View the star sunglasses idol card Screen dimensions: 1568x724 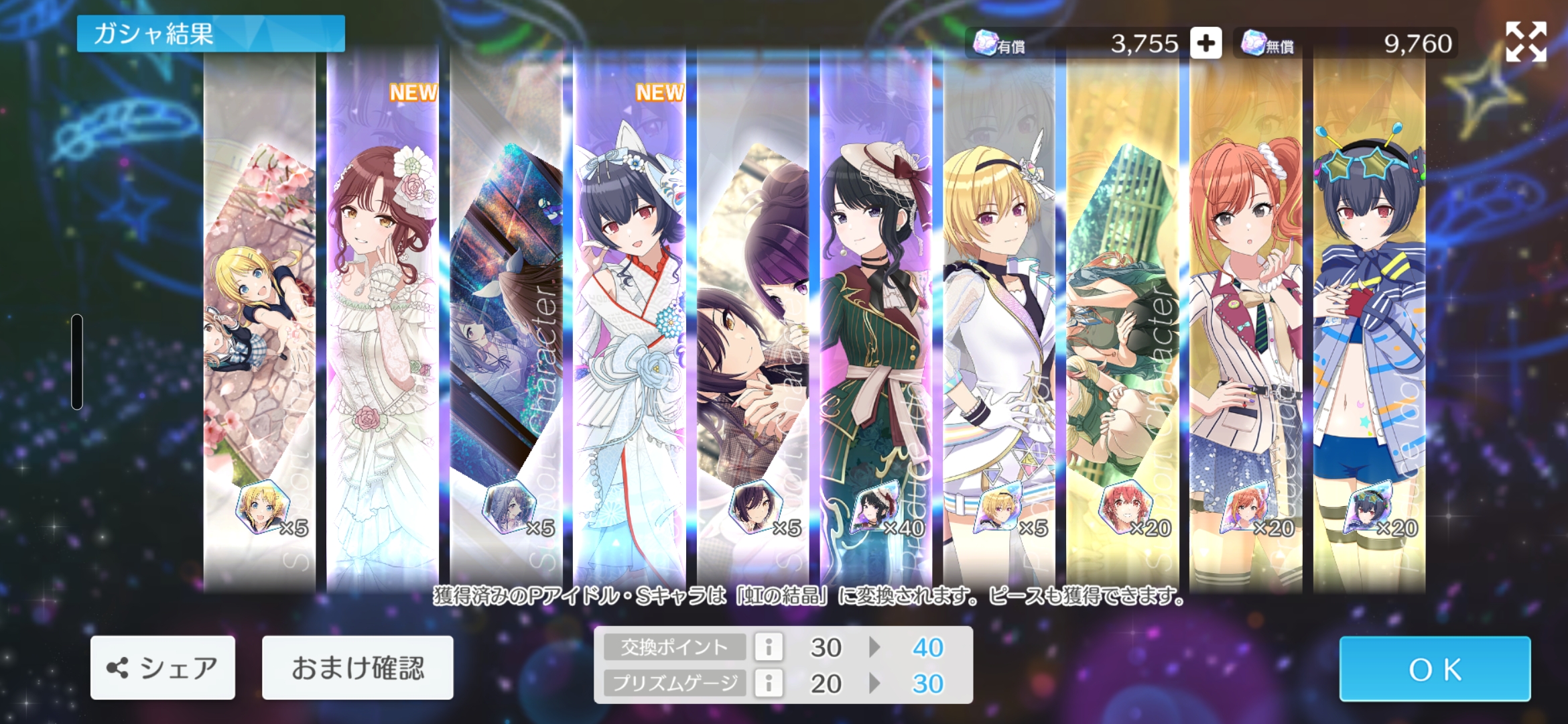coord(1369,322)
